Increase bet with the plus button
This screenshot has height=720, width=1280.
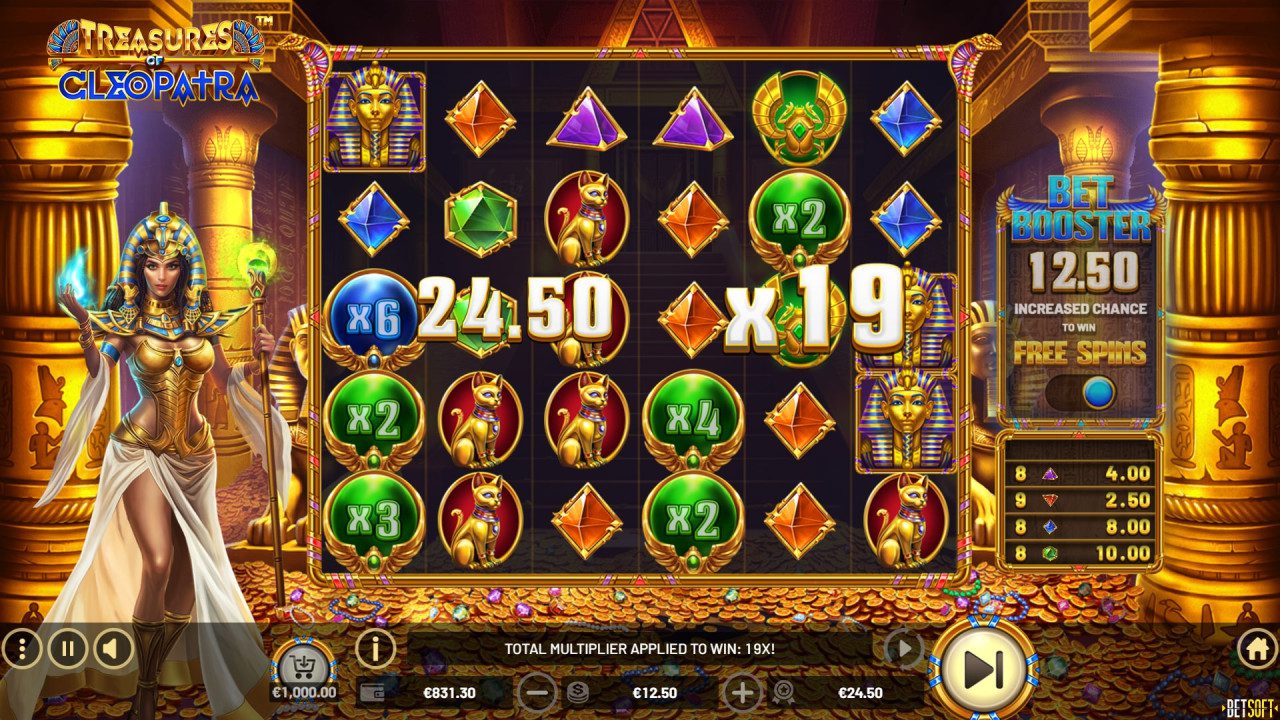pyautogui.click(x=744, y=692)
